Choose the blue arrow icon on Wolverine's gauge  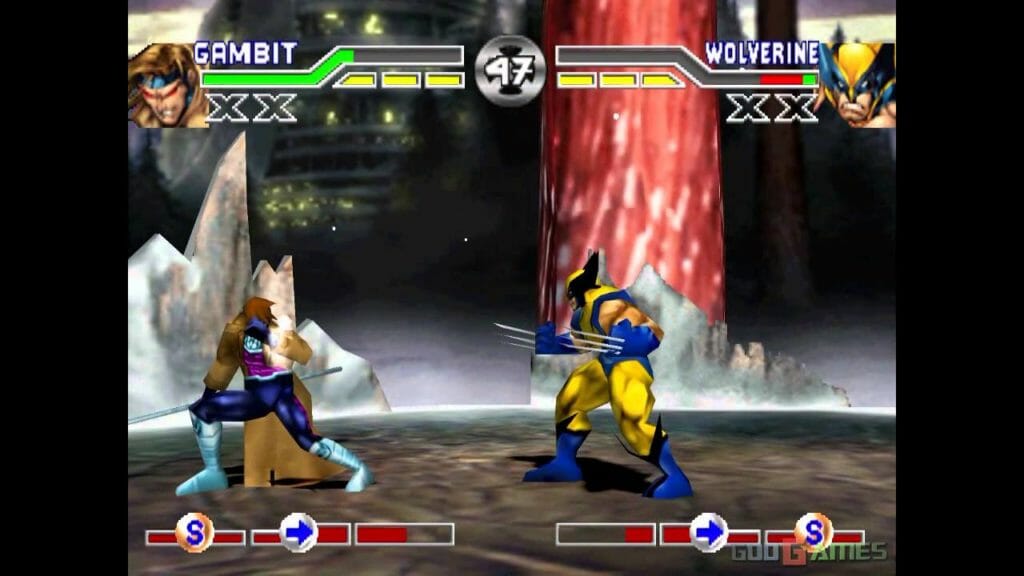click(709, 532)
